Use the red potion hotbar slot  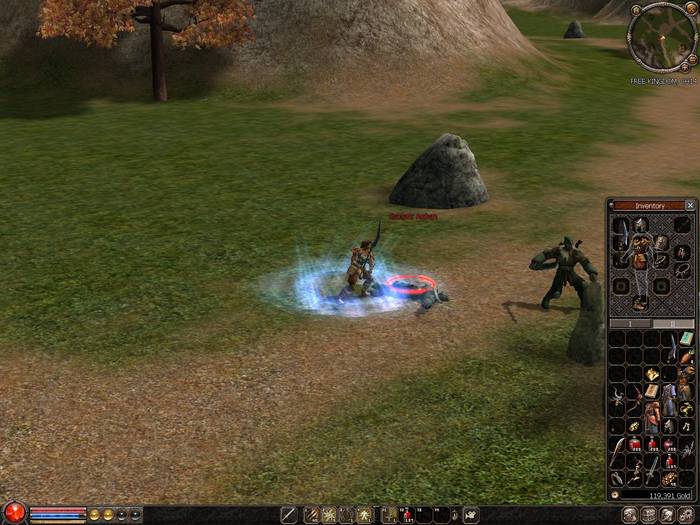pyautogui.click(x=407, y=515)
